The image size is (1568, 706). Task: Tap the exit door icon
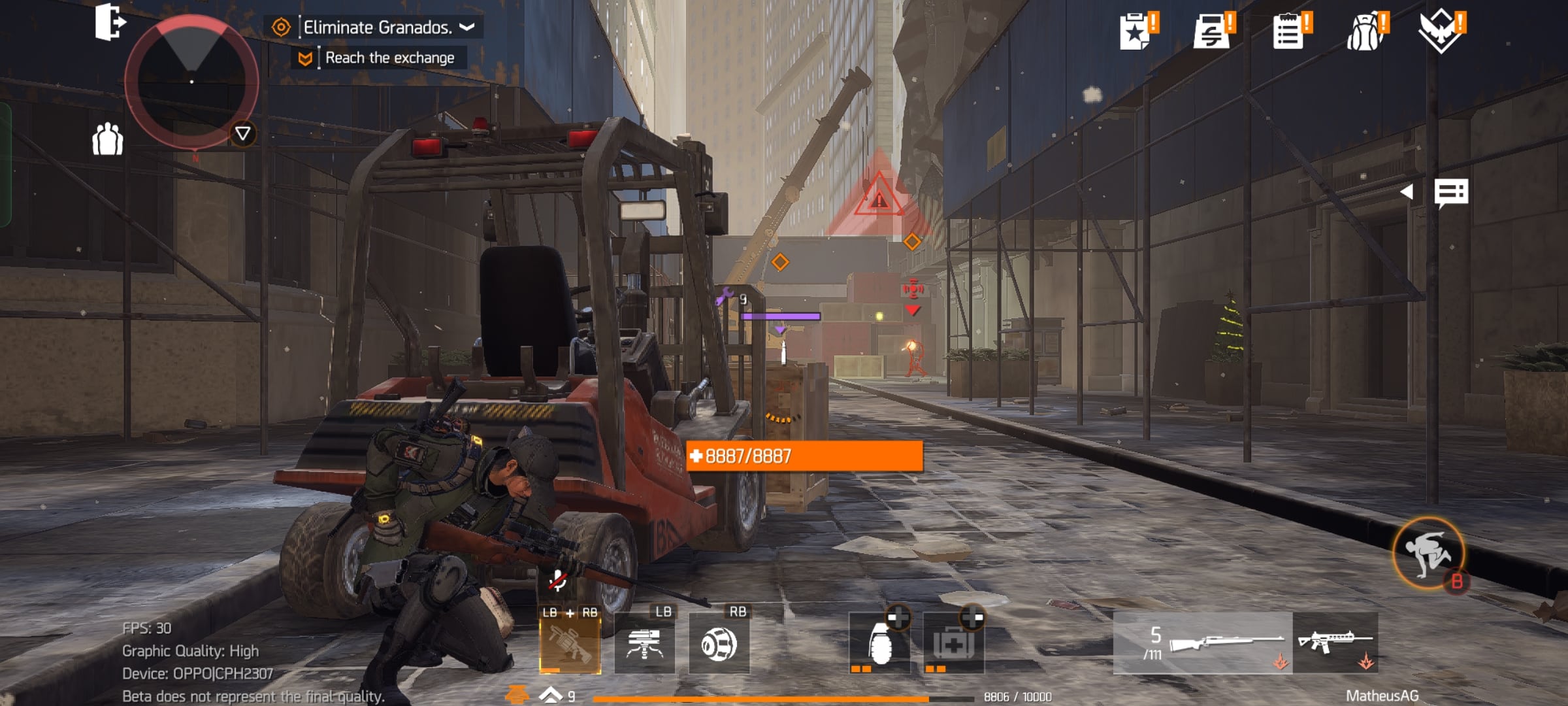coord(109,23)
